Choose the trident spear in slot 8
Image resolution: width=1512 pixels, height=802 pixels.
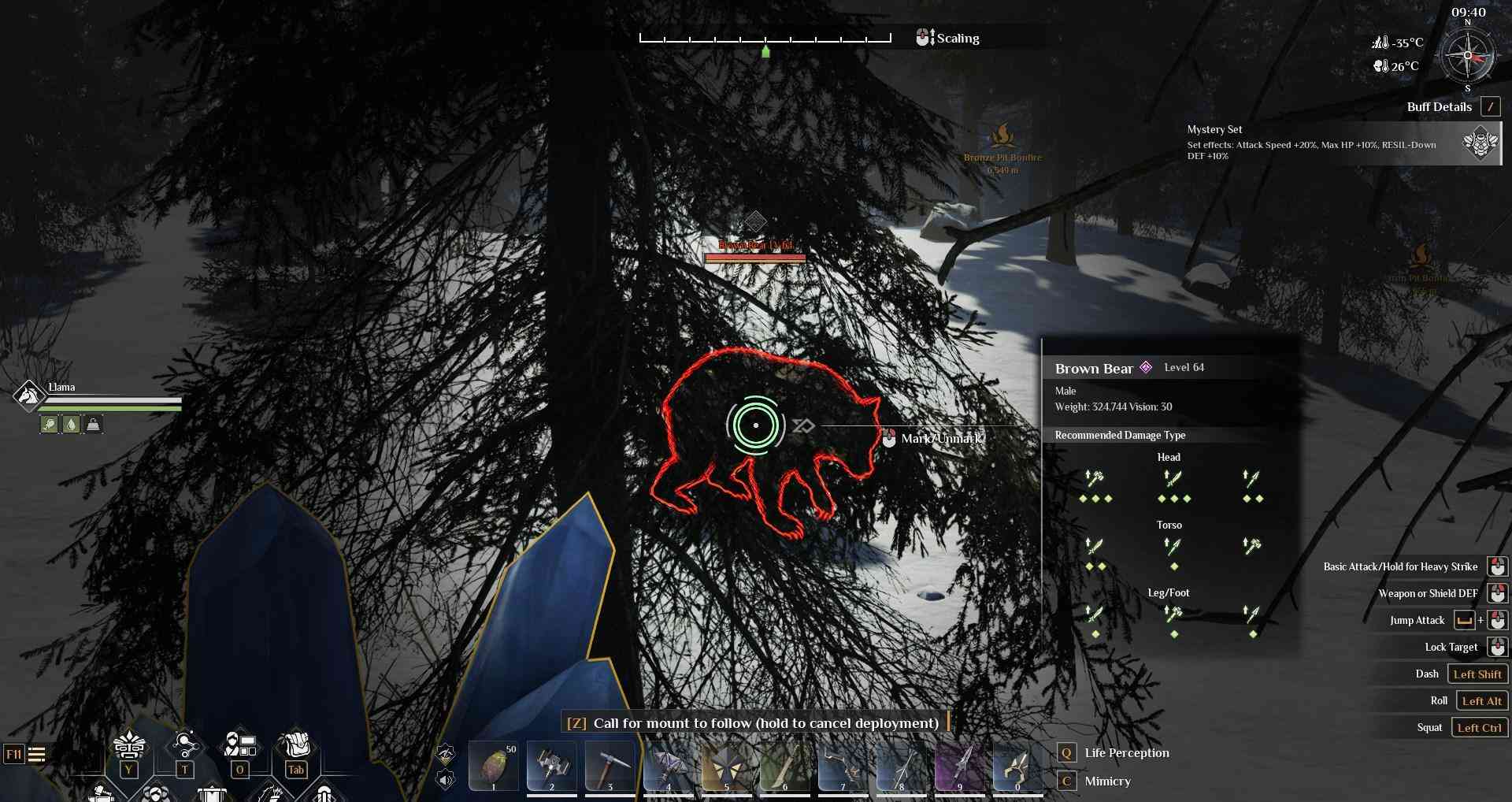[x=902, y=765]
